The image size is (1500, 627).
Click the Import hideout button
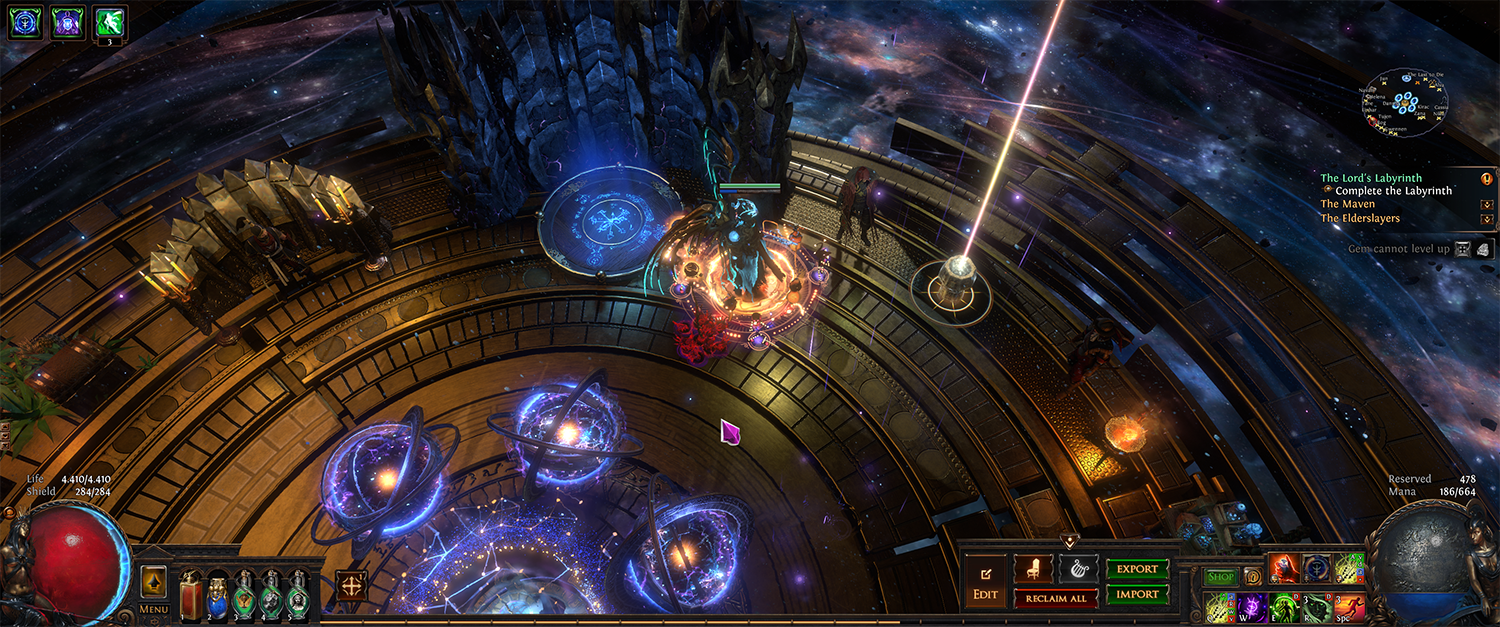1137,594
